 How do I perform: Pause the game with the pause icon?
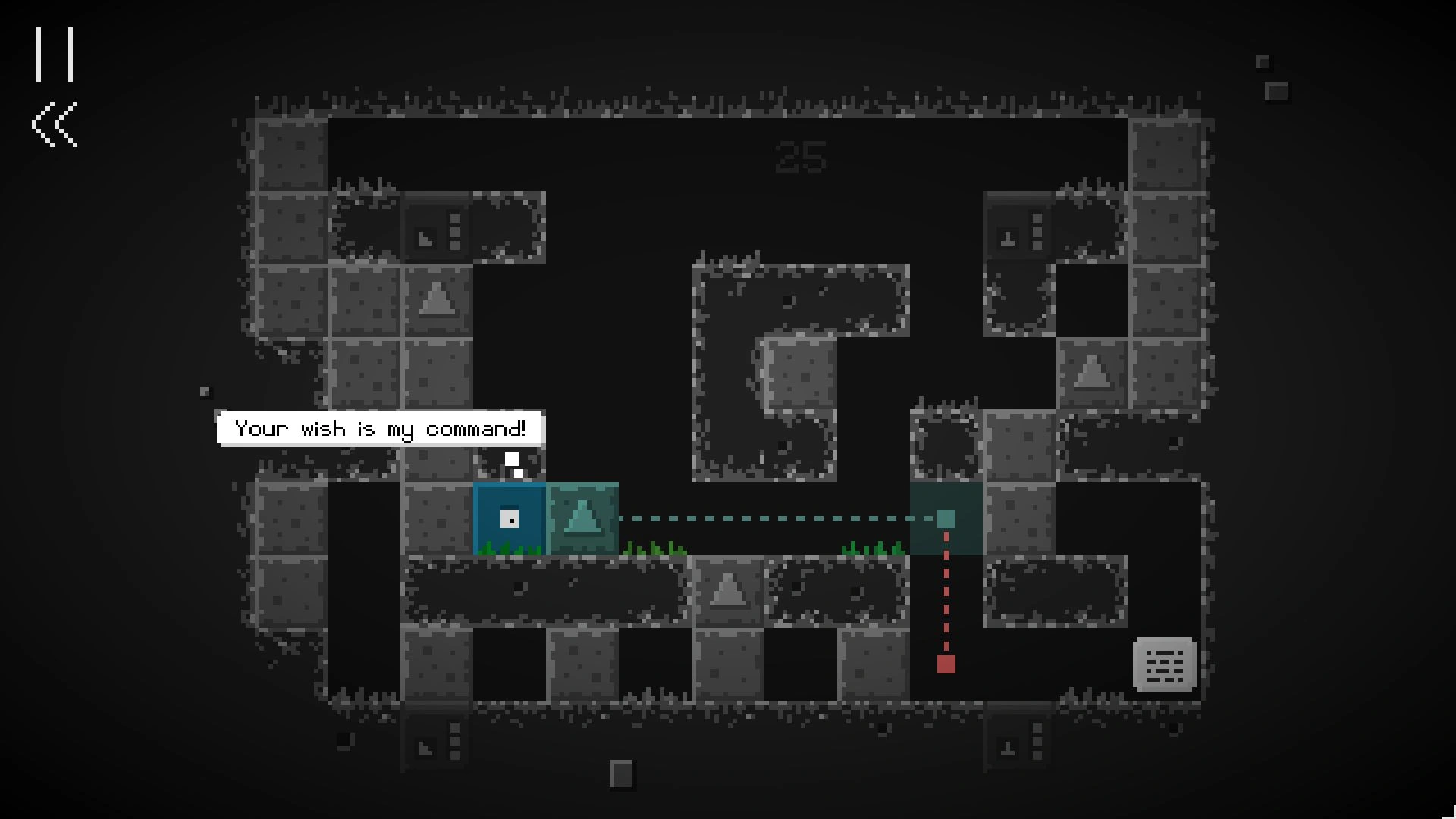tap(55, 55)
